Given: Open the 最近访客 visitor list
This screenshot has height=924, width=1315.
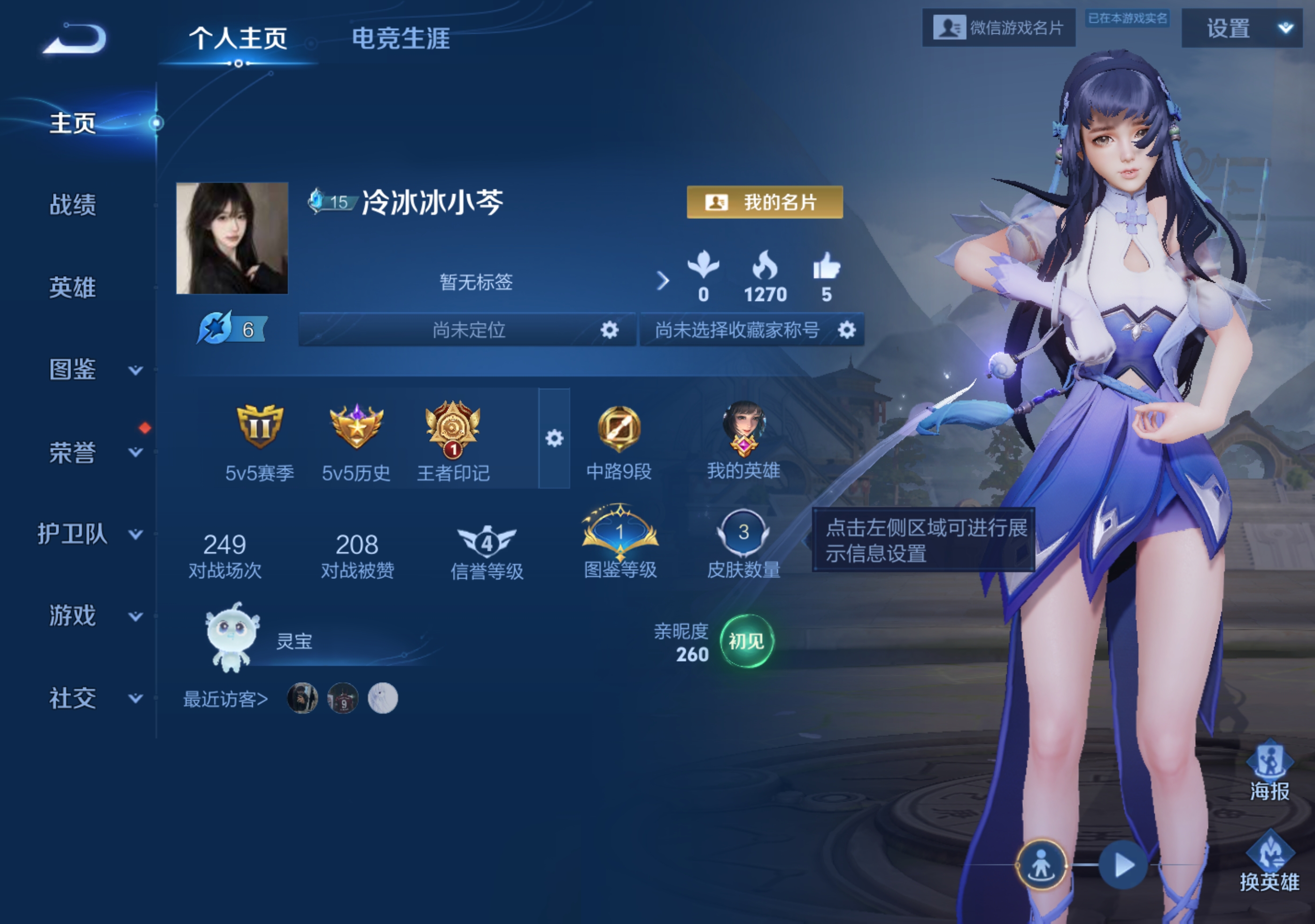Looking at the screenshot, I should pyautogui.click(x=225, y=699).
